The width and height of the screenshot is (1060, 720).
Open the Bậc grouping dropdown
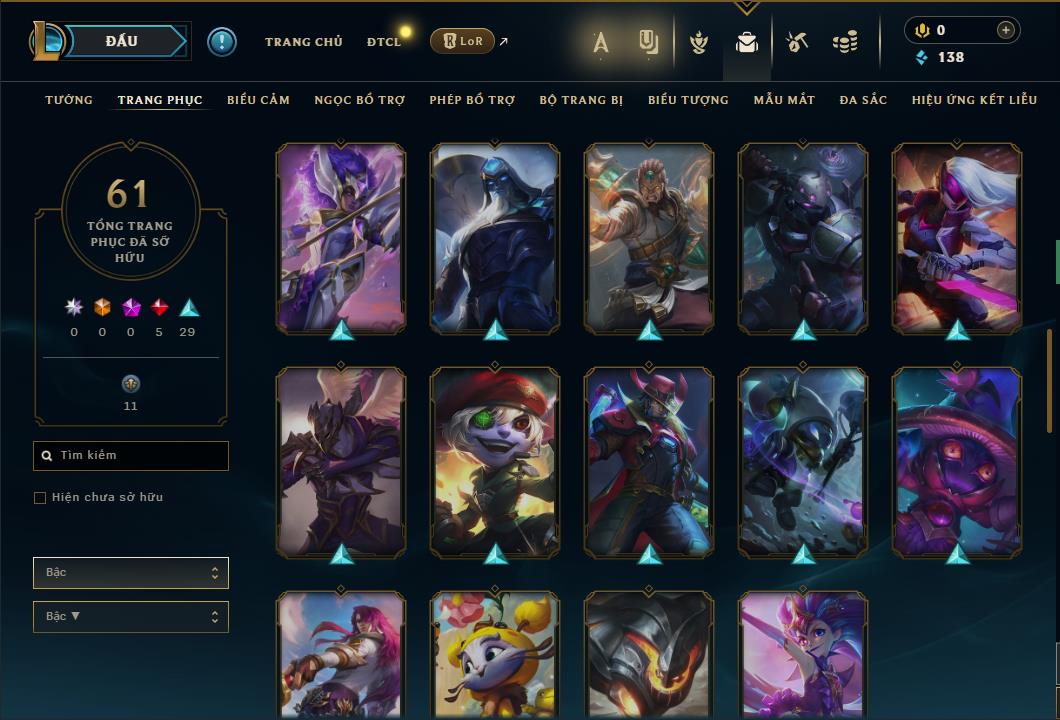click(131, 573)
